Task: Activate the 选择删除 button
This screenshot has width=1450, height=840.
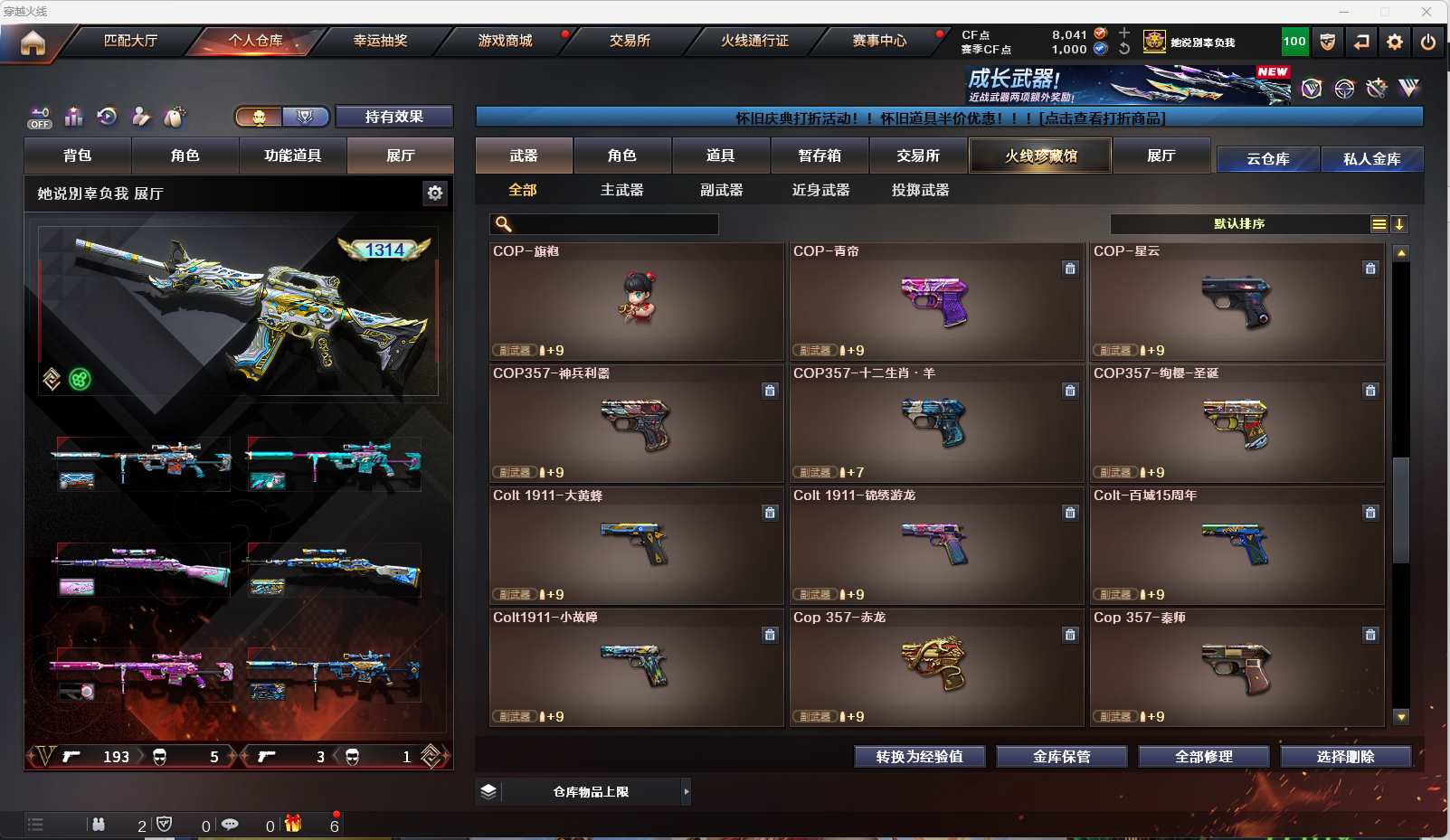Action: pyautogui.click(x=1345, y=757)
